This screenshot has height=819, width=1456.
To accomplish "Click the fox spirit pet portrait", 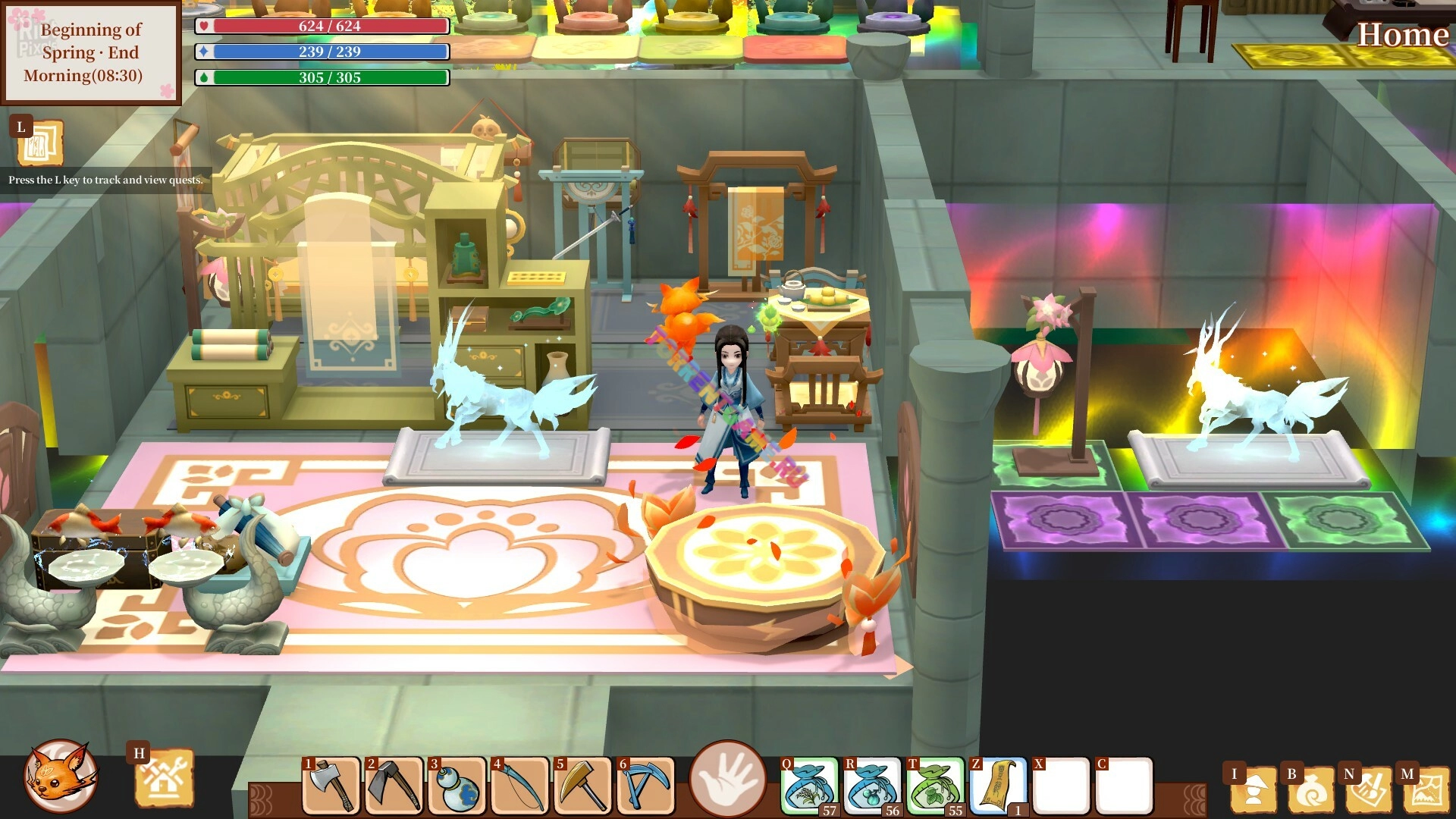I will click(x=61, y=777).
